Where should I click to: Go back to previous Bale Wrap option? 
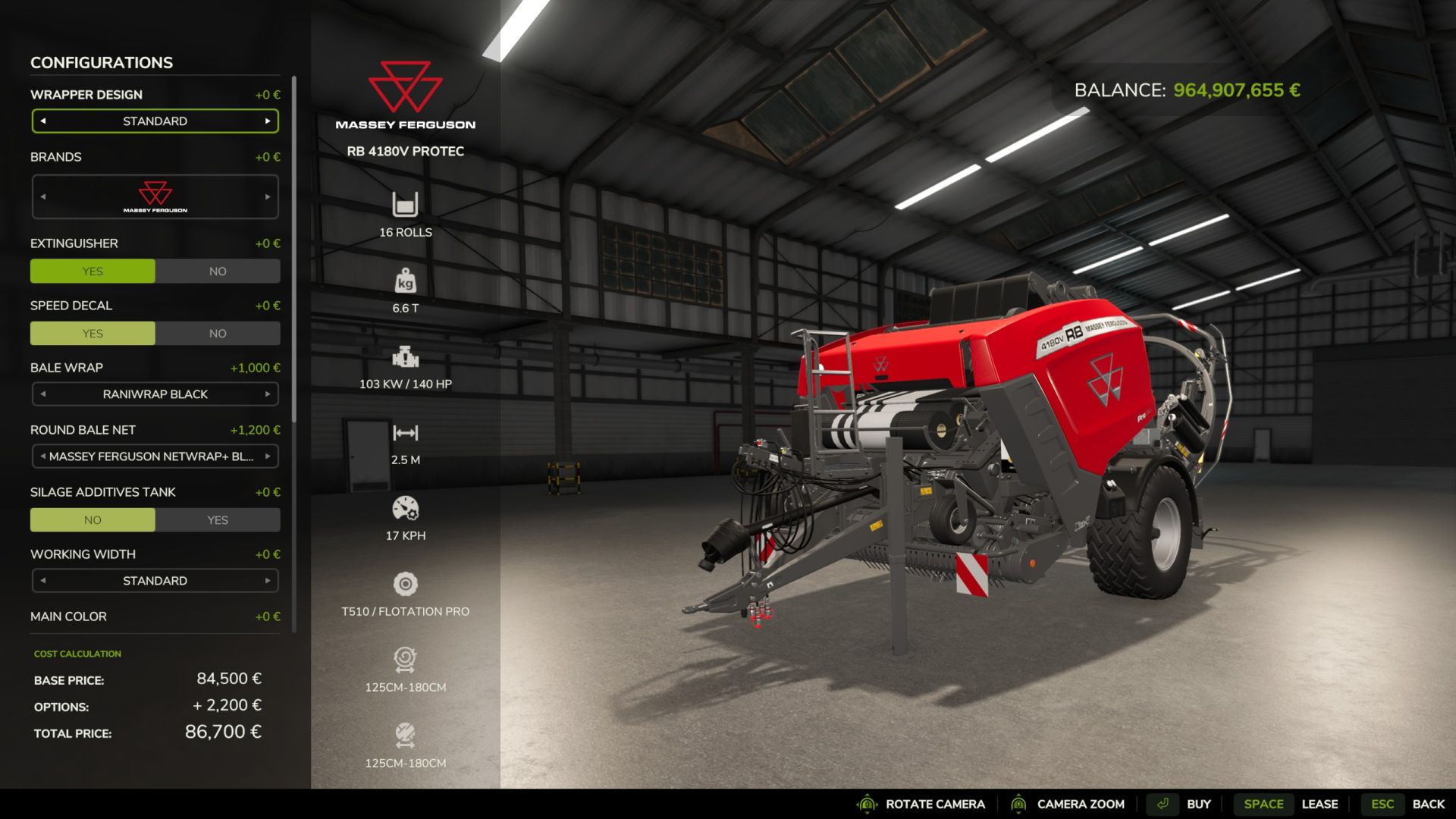point(43,394)
